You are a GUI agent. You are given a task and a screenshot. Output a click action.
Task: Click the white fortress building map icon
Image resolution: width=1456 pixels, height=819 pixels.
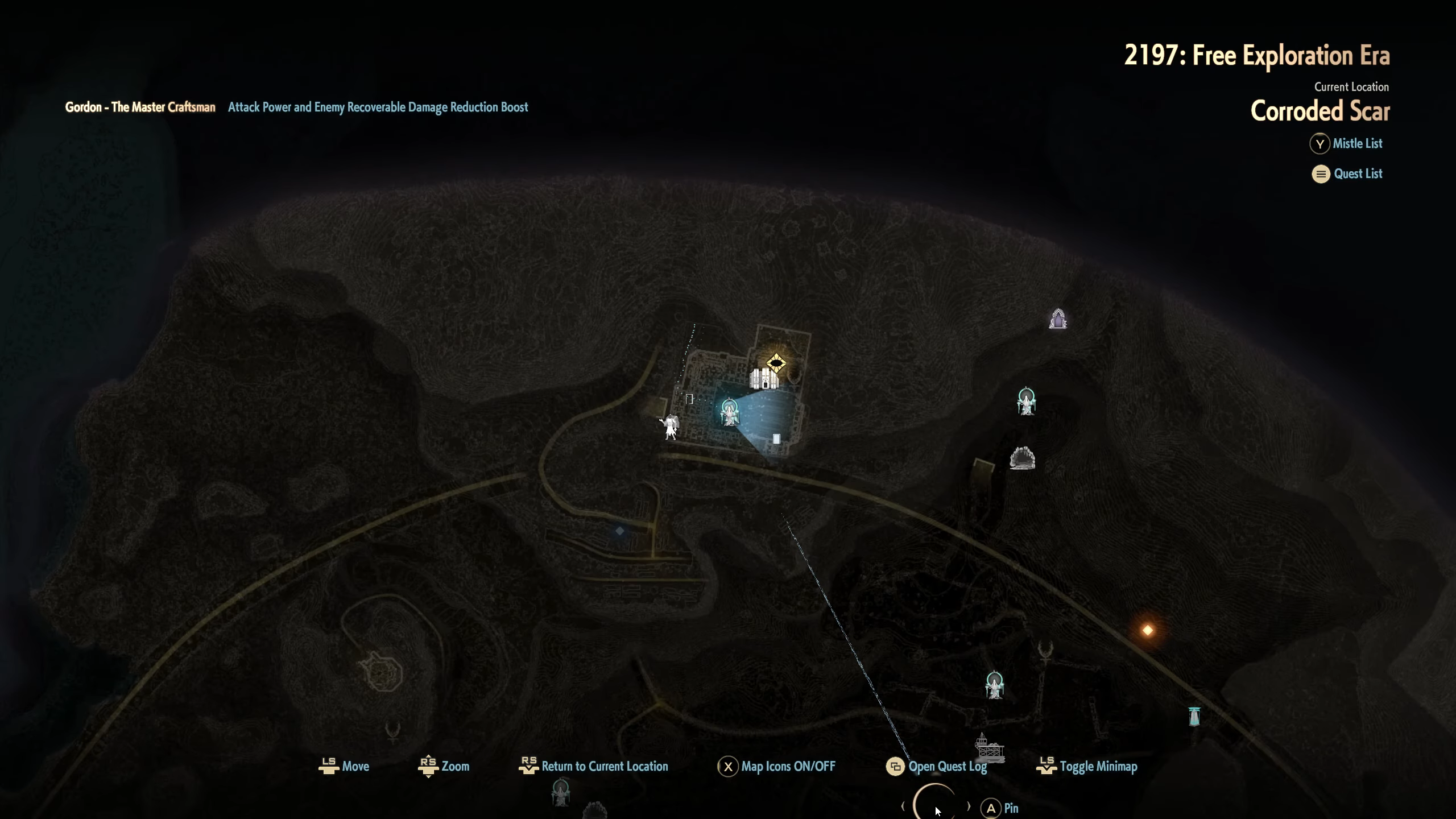coord(763,379)
